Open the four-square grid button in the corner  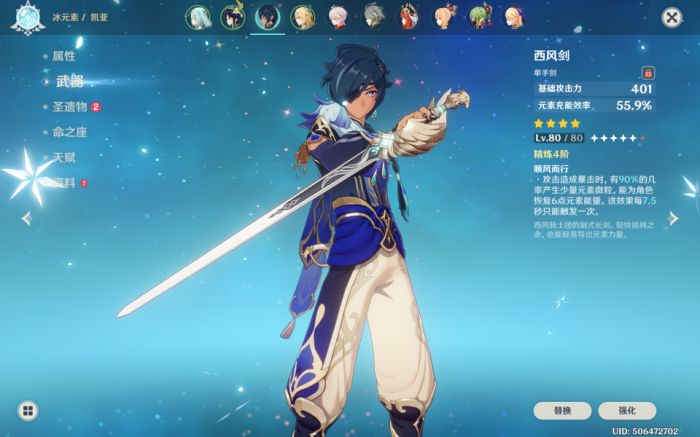point(28,410)
